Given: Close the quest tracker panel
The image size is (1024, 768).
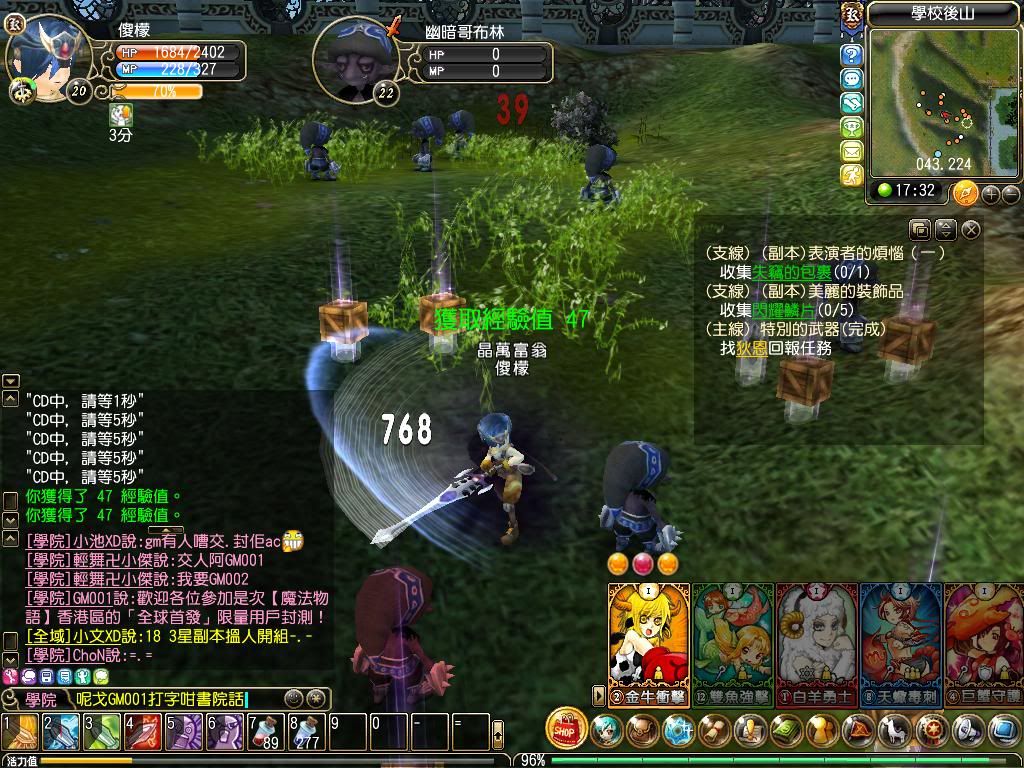Looking at the screenshot, I should pyautogui.click(x=971, y=230).
